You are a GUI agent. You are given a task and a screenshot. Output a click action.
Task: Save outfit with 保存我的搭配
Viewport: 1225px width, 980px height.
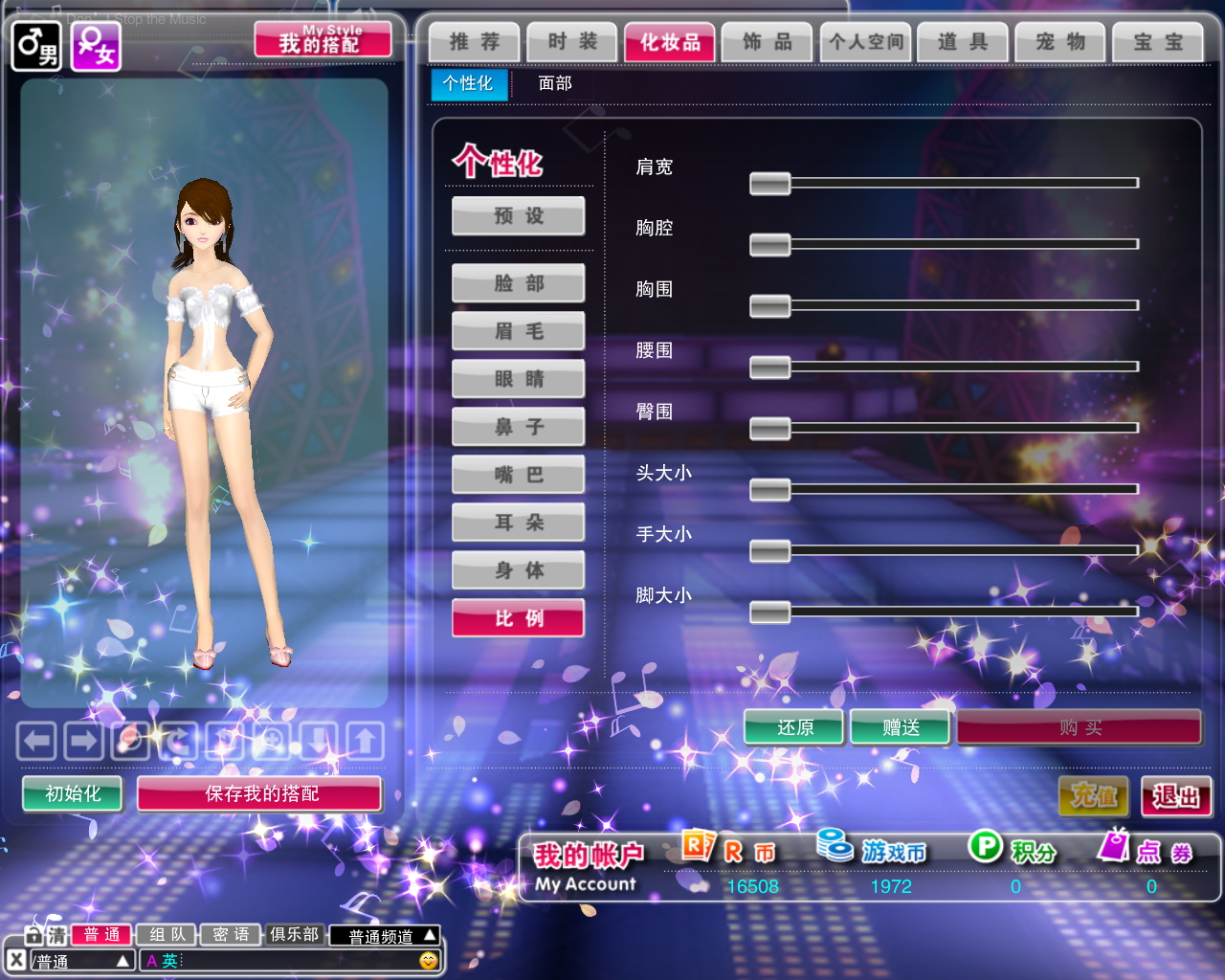260,793
